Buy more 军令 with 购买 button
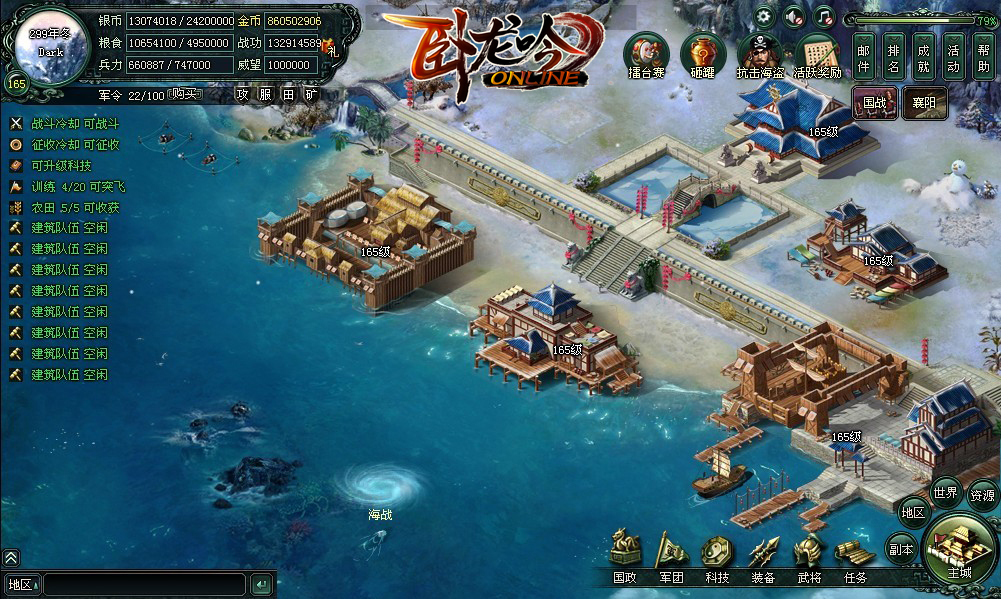The height and width of the screenshot is (599, 1001). [x=183, y=94]
